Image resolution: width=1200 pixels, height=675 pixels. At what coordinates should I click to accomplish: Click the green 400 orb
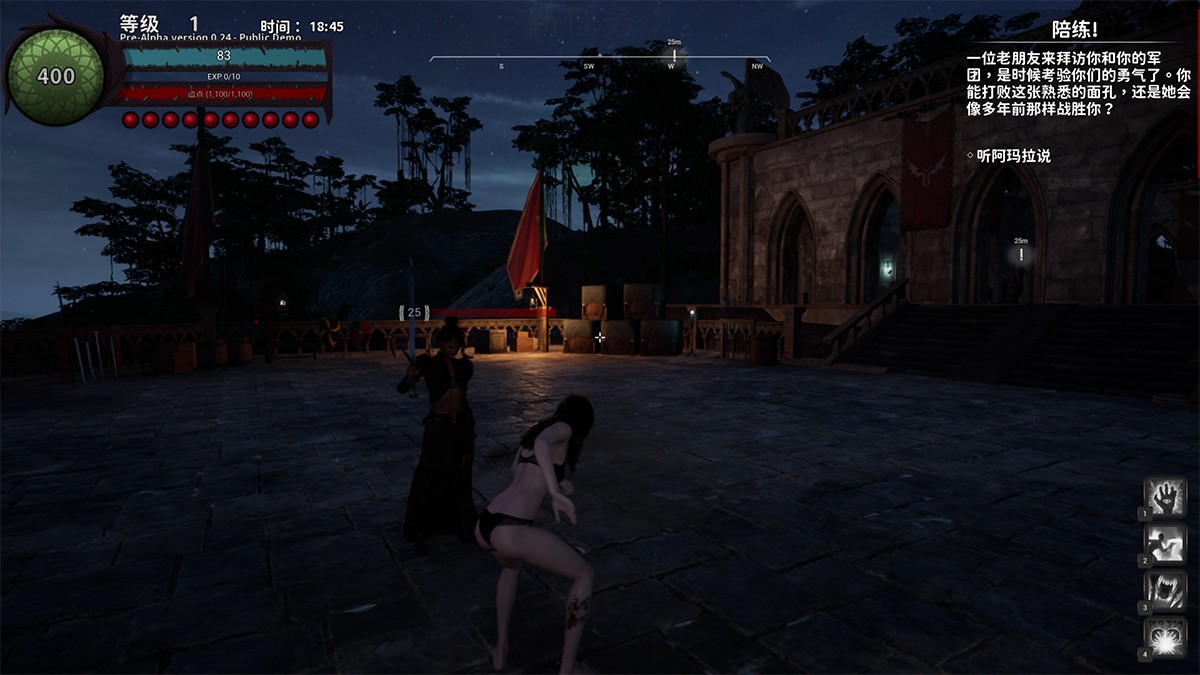click(x=56, y=76)
